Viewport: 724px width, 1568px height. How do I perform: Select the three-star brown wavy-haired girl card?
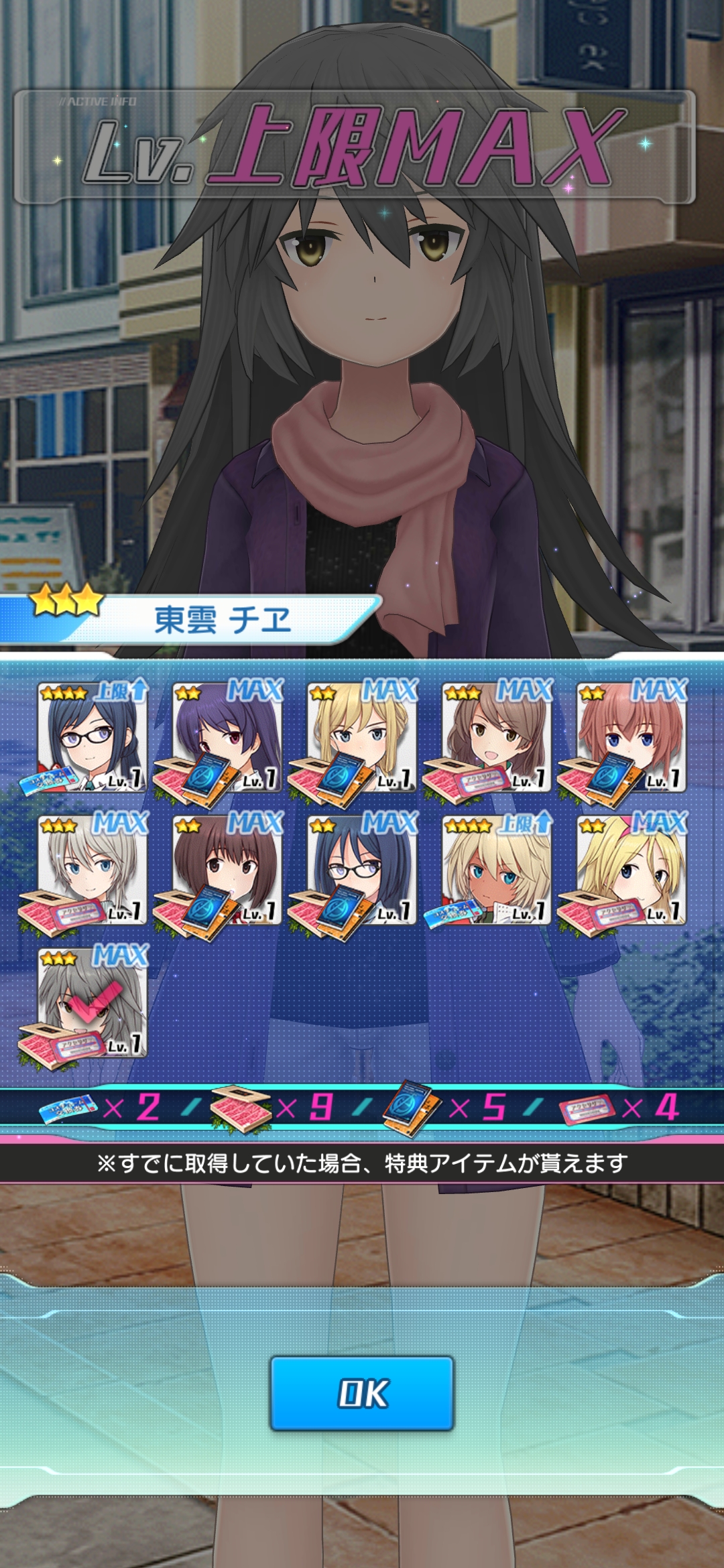point(496,737)
